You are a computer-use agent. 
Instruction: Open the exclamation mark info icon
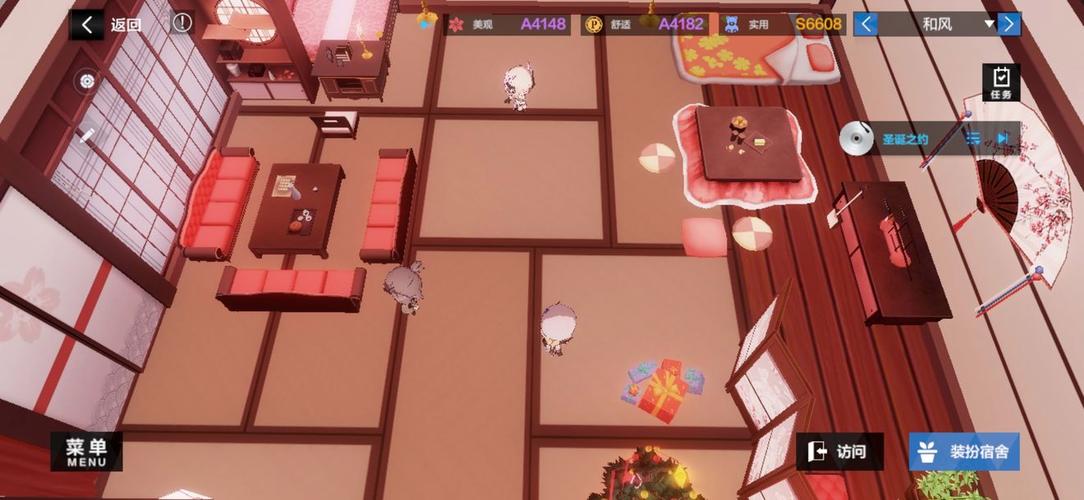(x=181, y=23)
